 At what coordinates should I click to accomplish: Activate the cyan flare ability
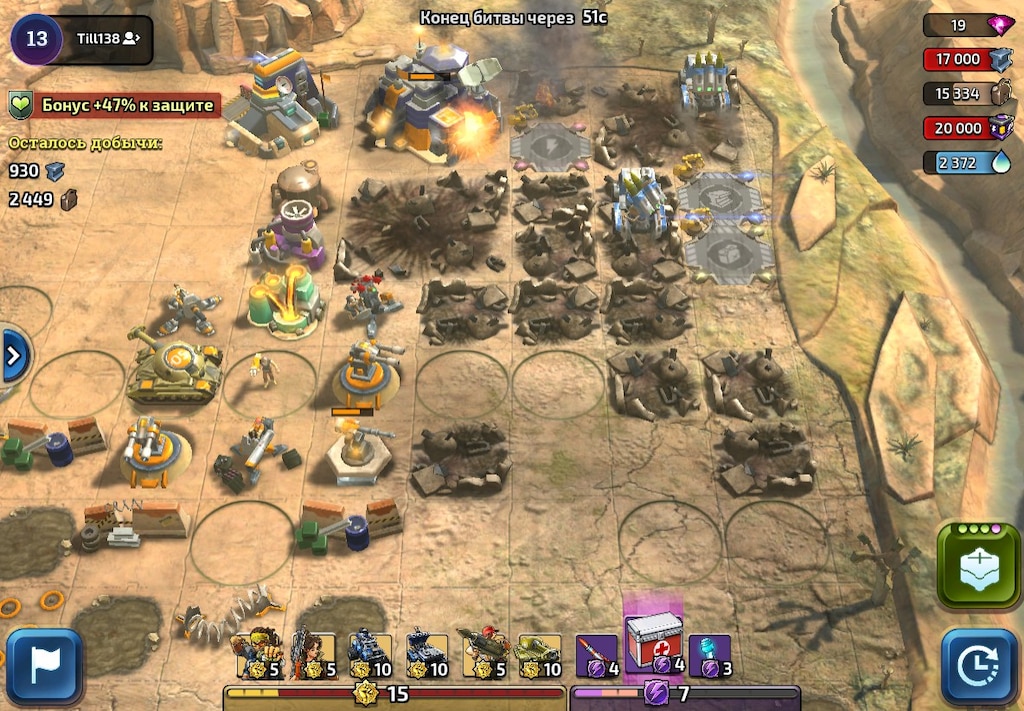click(709, 654)
